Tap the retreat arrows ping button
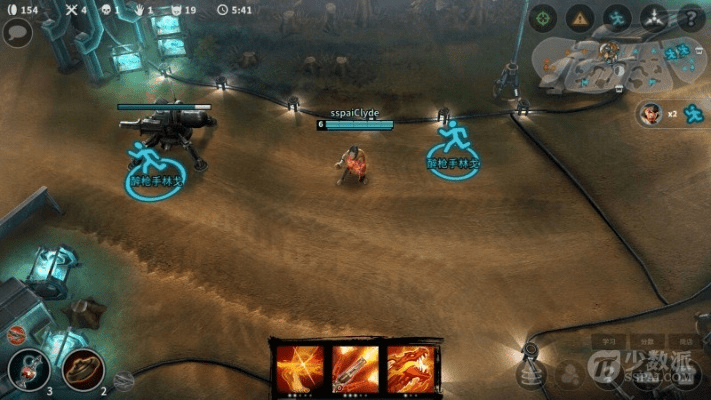 click(x=654, y=17)
